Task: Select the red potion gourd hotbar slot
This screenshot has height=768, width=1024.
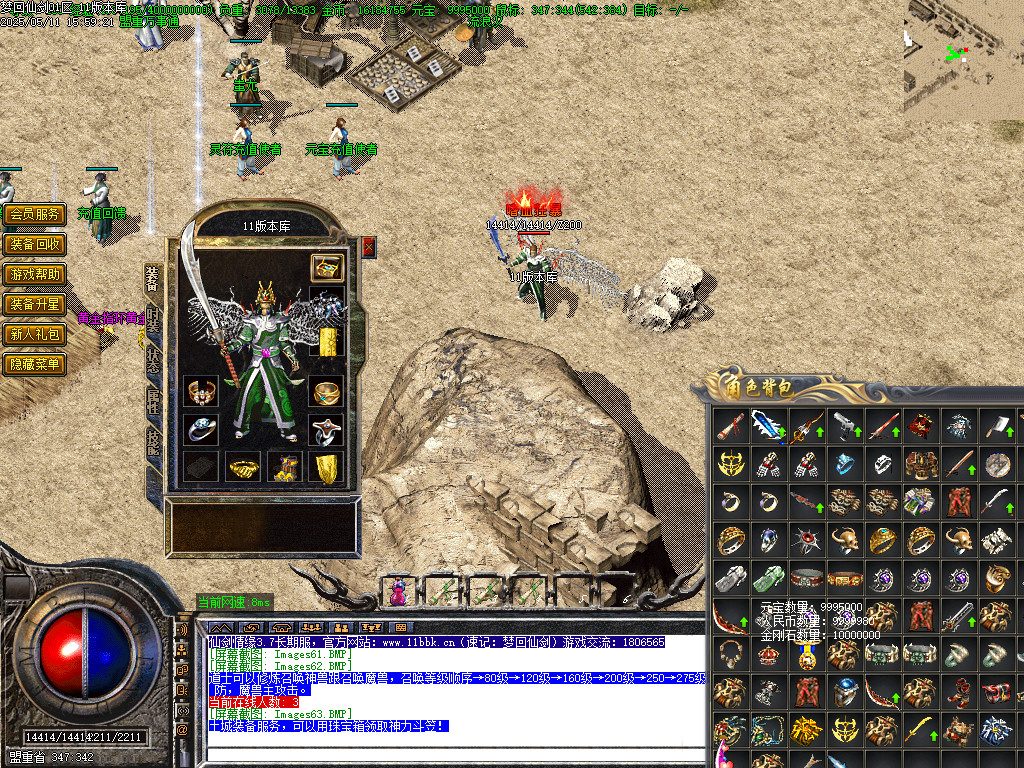Action: point(398,591)
